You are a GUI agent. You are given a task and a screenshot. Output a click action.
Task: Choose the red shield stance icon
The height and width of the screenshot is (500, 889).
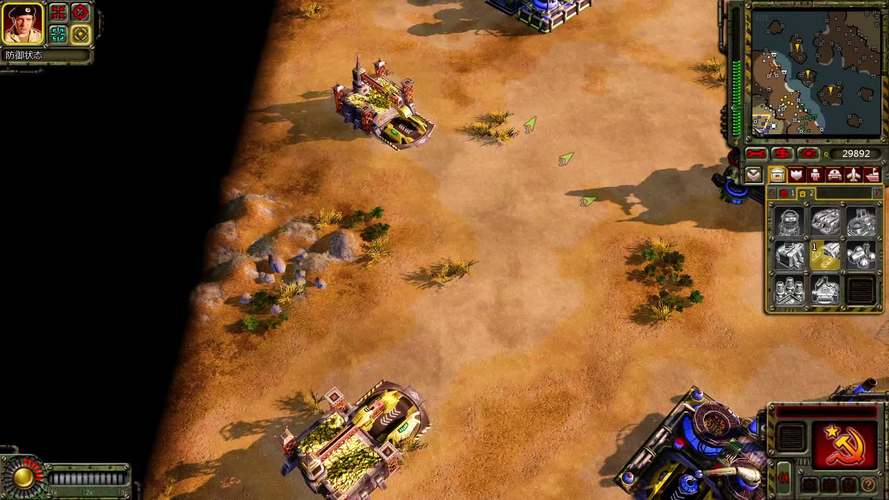[80, 12]
